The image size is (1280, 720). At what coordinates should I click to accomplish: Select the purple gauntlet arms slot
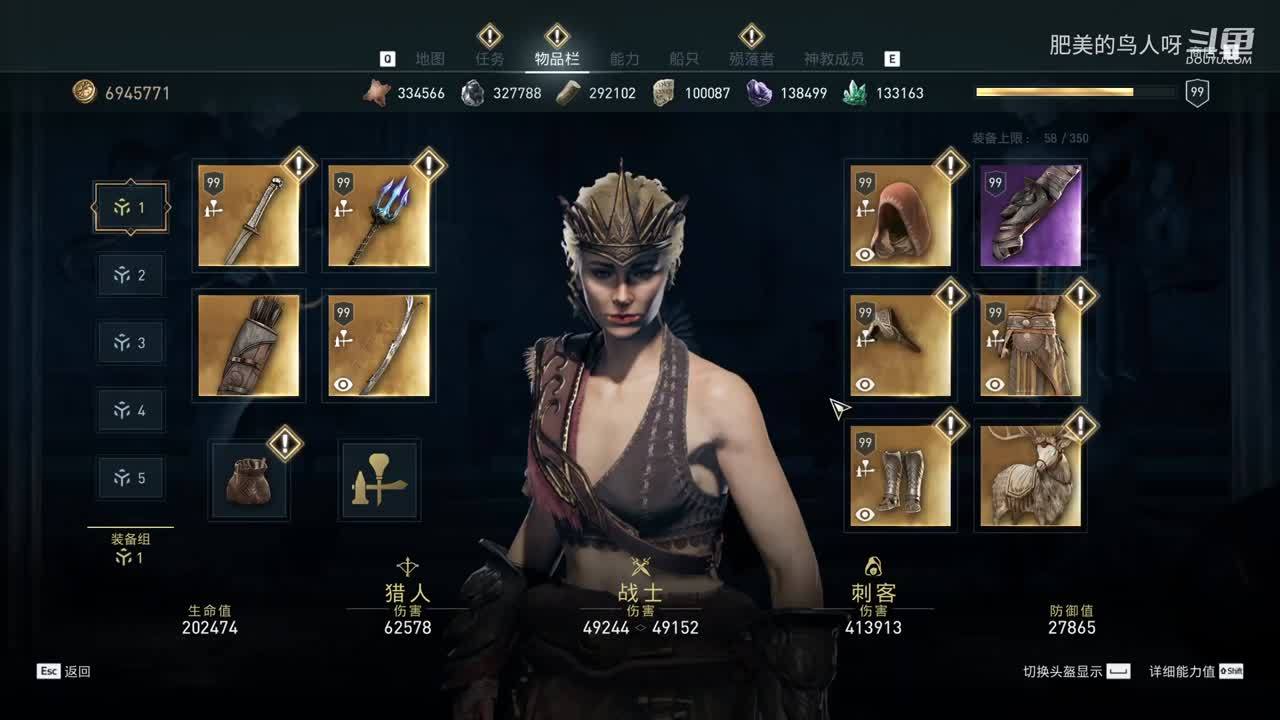(x=1031, y=216)
